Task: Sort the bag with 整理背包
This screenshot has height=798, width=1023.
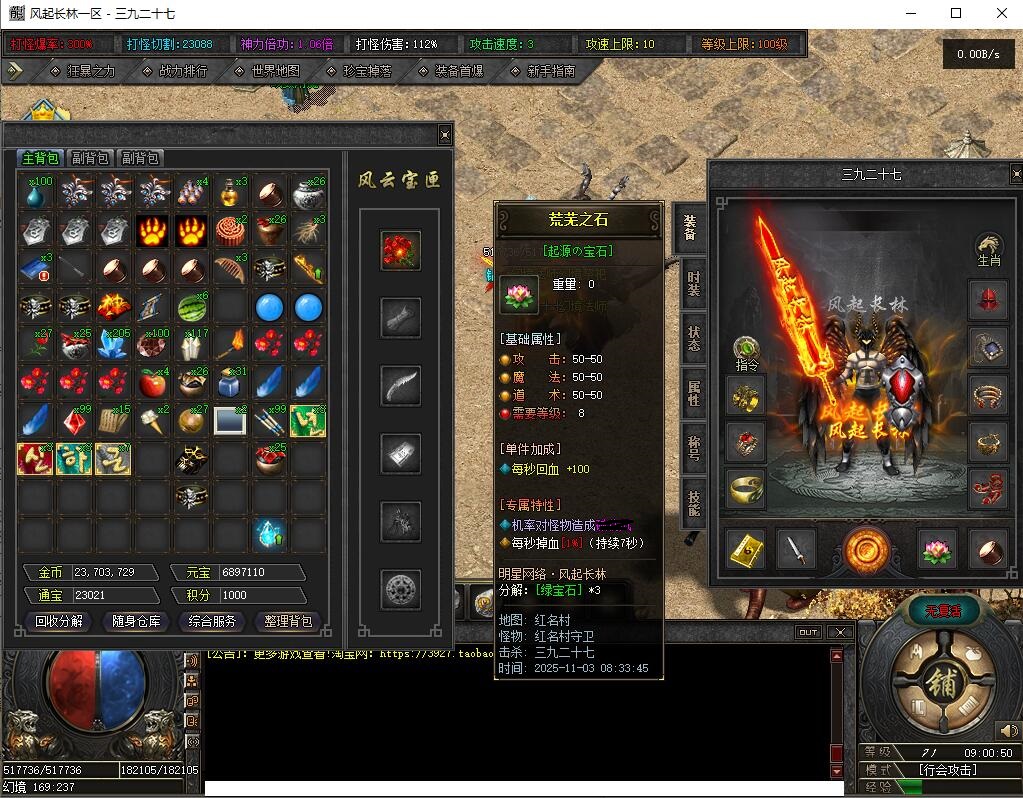Action: [288, 621]
